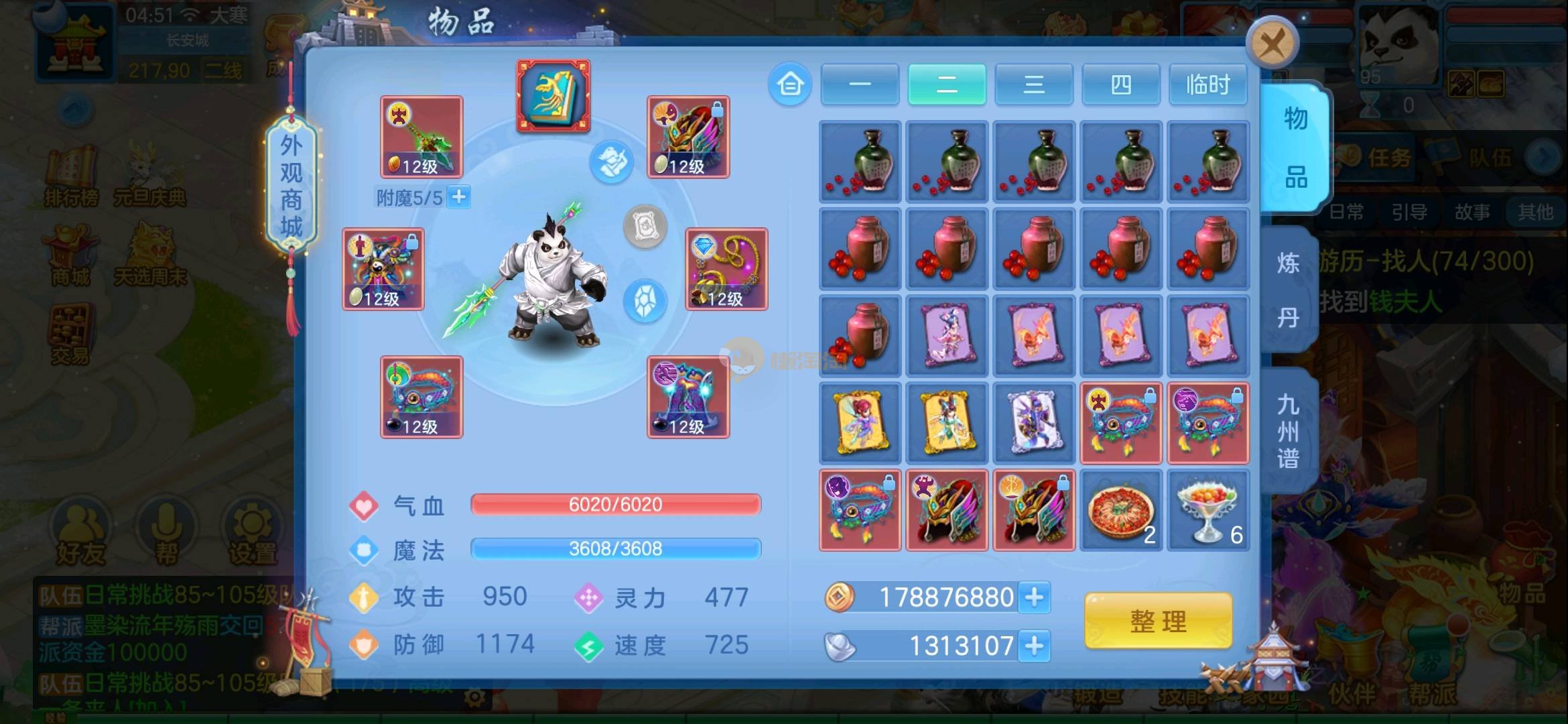Screen dimensions: 1568x724
Task: Add silver ingots with the plus button
Action: (x=1034, y=646)
